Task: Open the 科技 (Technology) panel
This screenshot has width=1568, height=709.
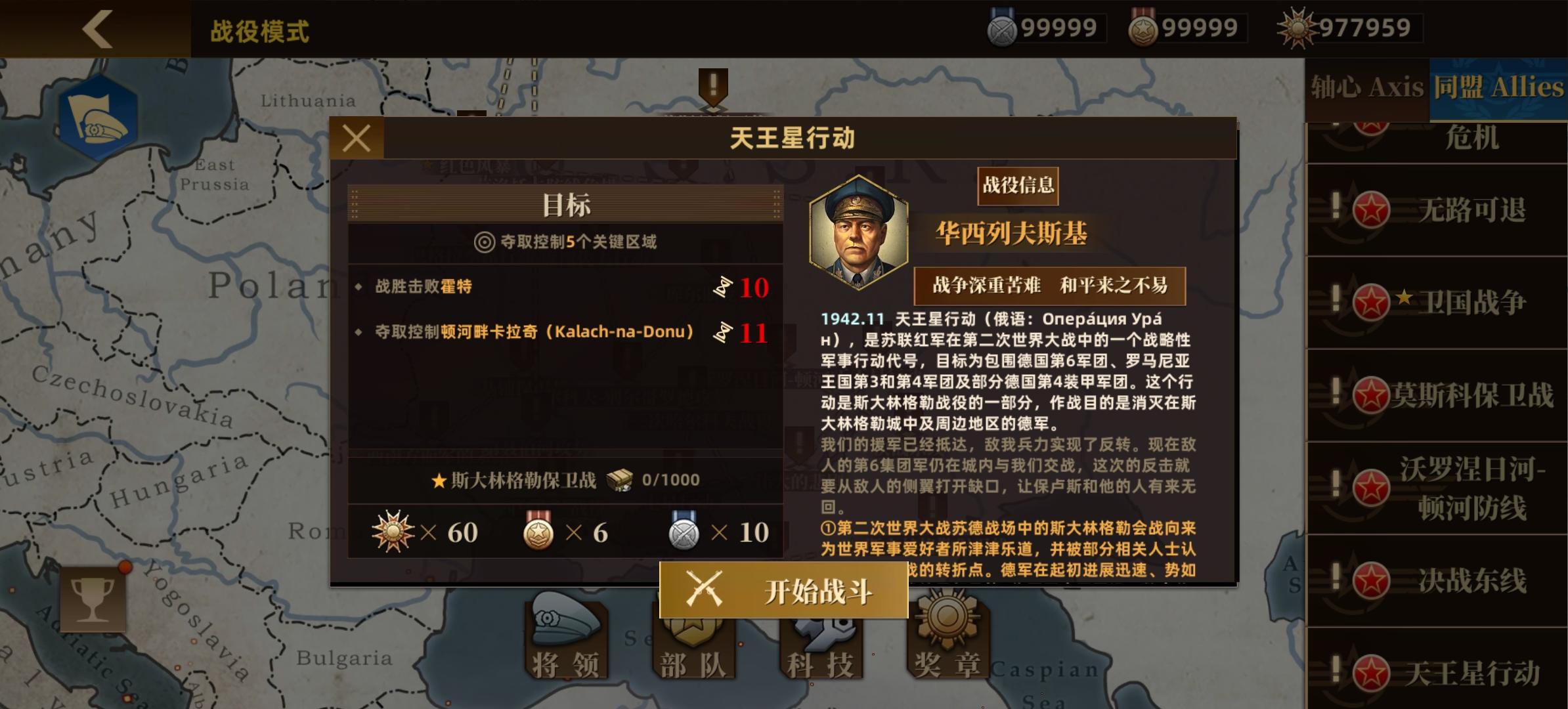Action: (821, 640)
